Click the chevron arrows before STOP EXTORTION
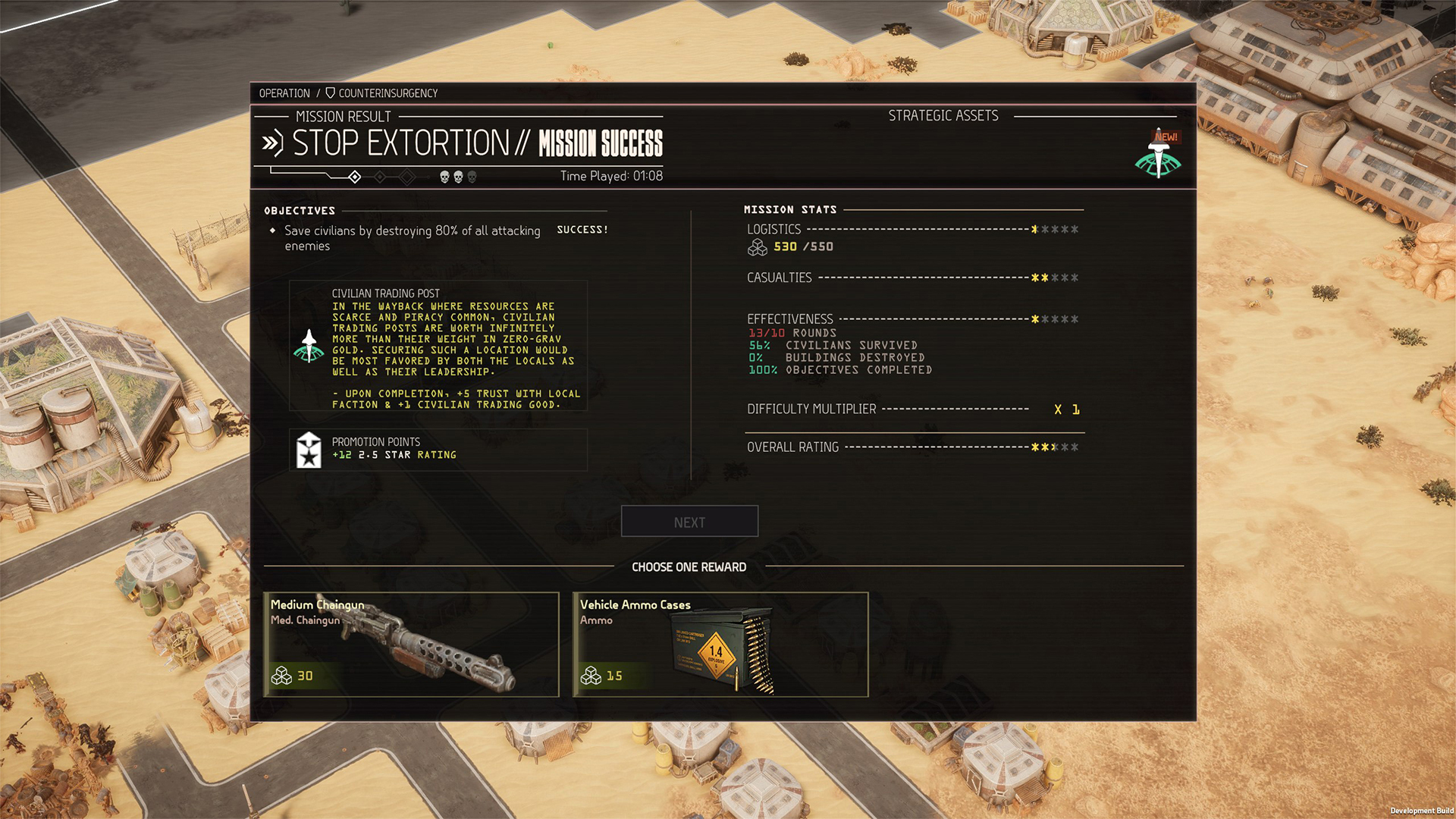Image resolution: width=1456 pixels, height=819 pixels. pos(273,141)
